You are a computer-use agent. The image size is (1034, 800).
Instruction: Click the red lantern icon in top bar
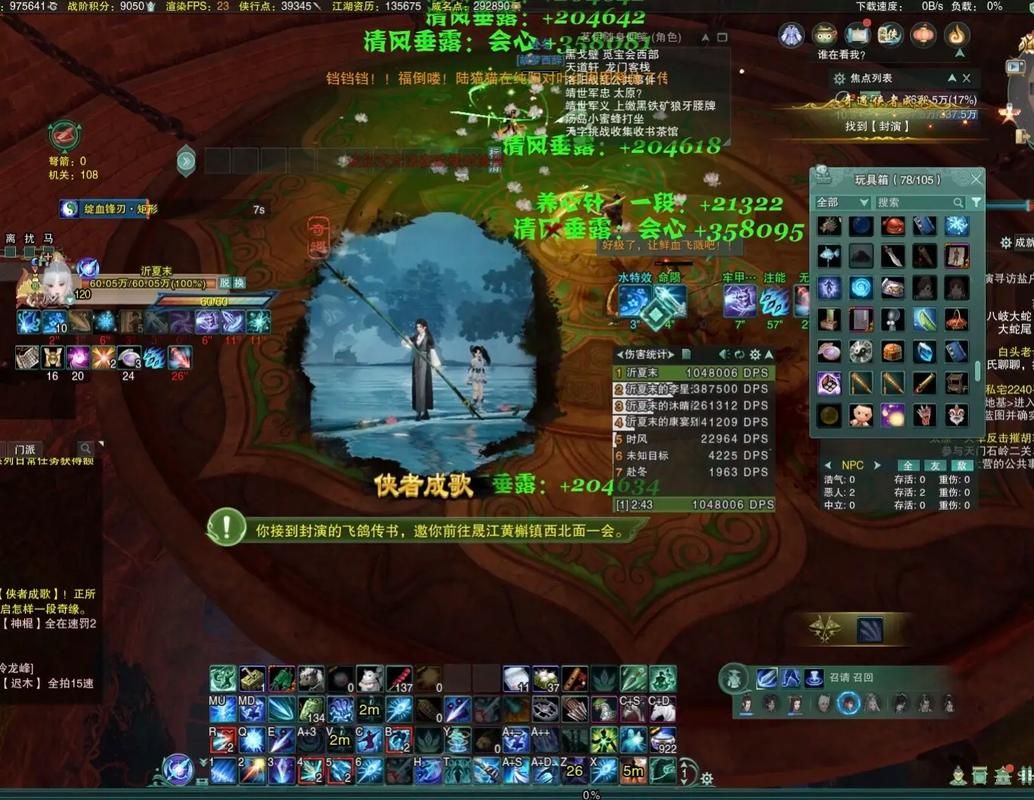tap(924, 35)
